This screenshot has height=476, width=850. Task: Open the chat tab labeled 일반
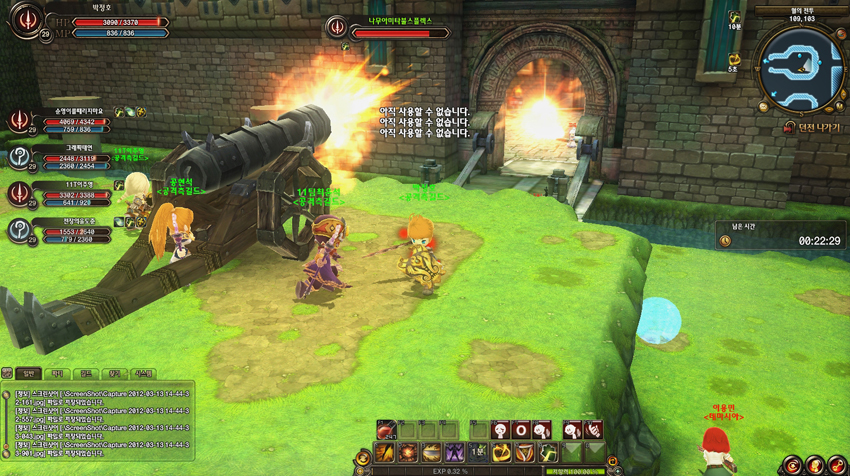pyautogui.click(x=27, y=372)
